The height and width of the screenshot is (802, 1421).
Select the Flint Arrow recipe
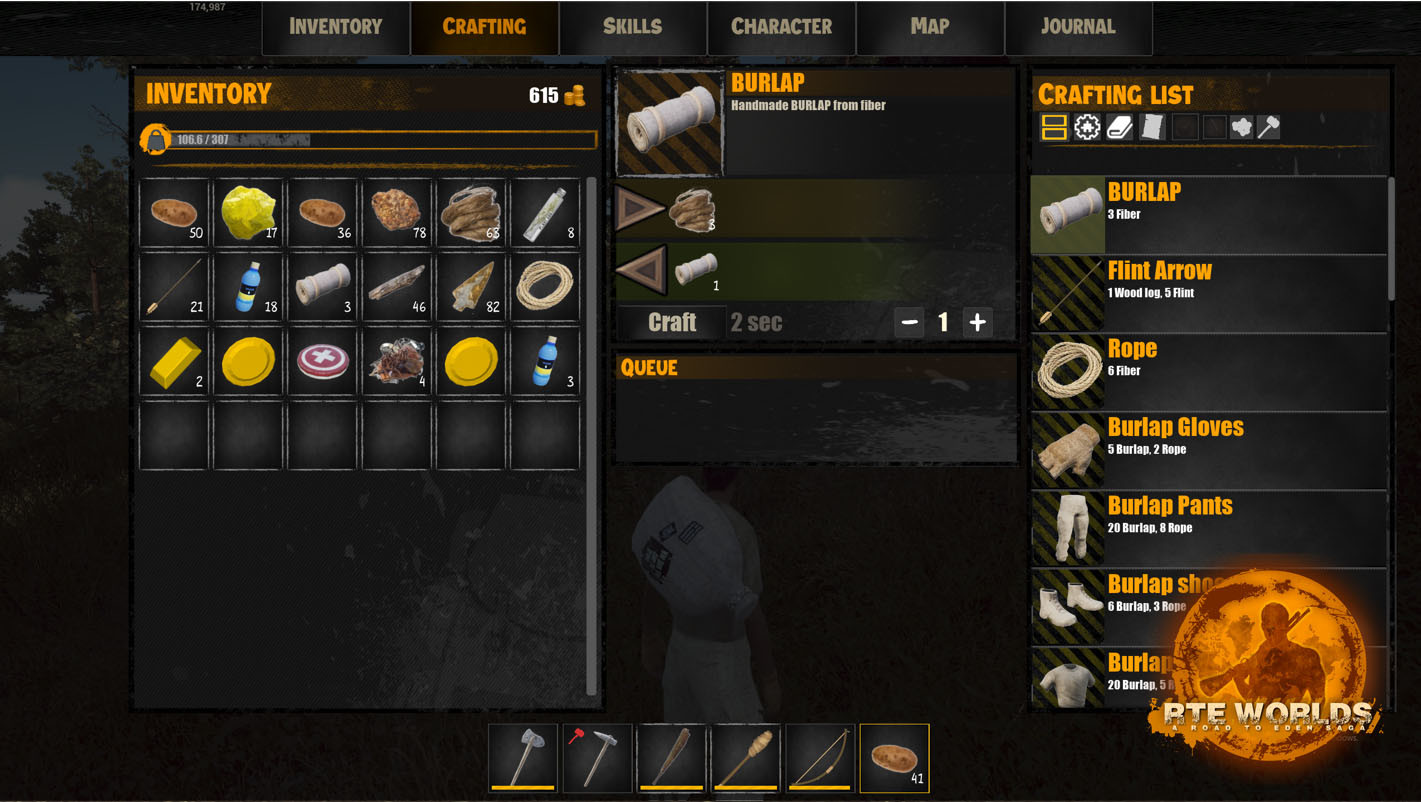pyautogui.click(x=1210, y=293)
